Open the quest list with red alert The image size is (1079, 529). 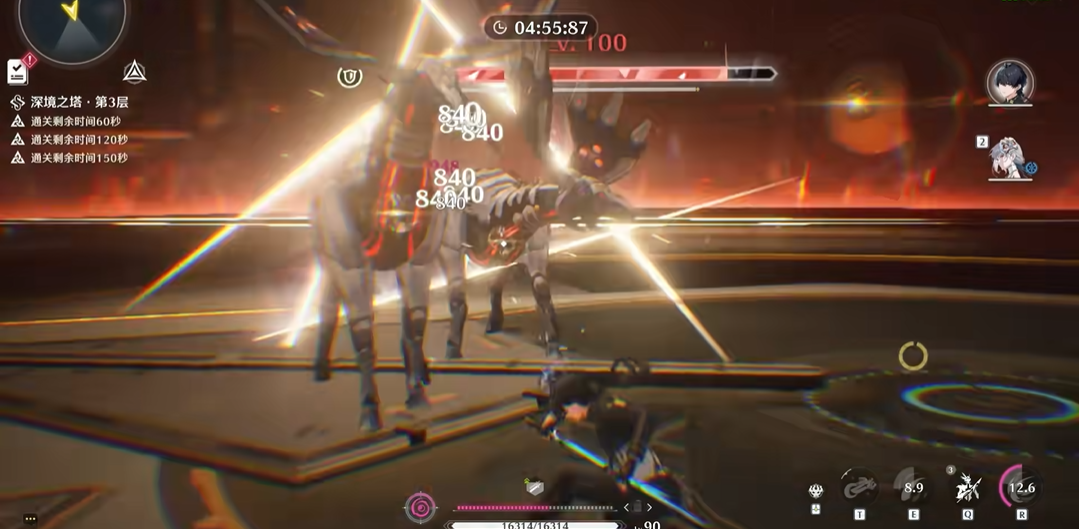pyautogui.click(x=18, y=71)
